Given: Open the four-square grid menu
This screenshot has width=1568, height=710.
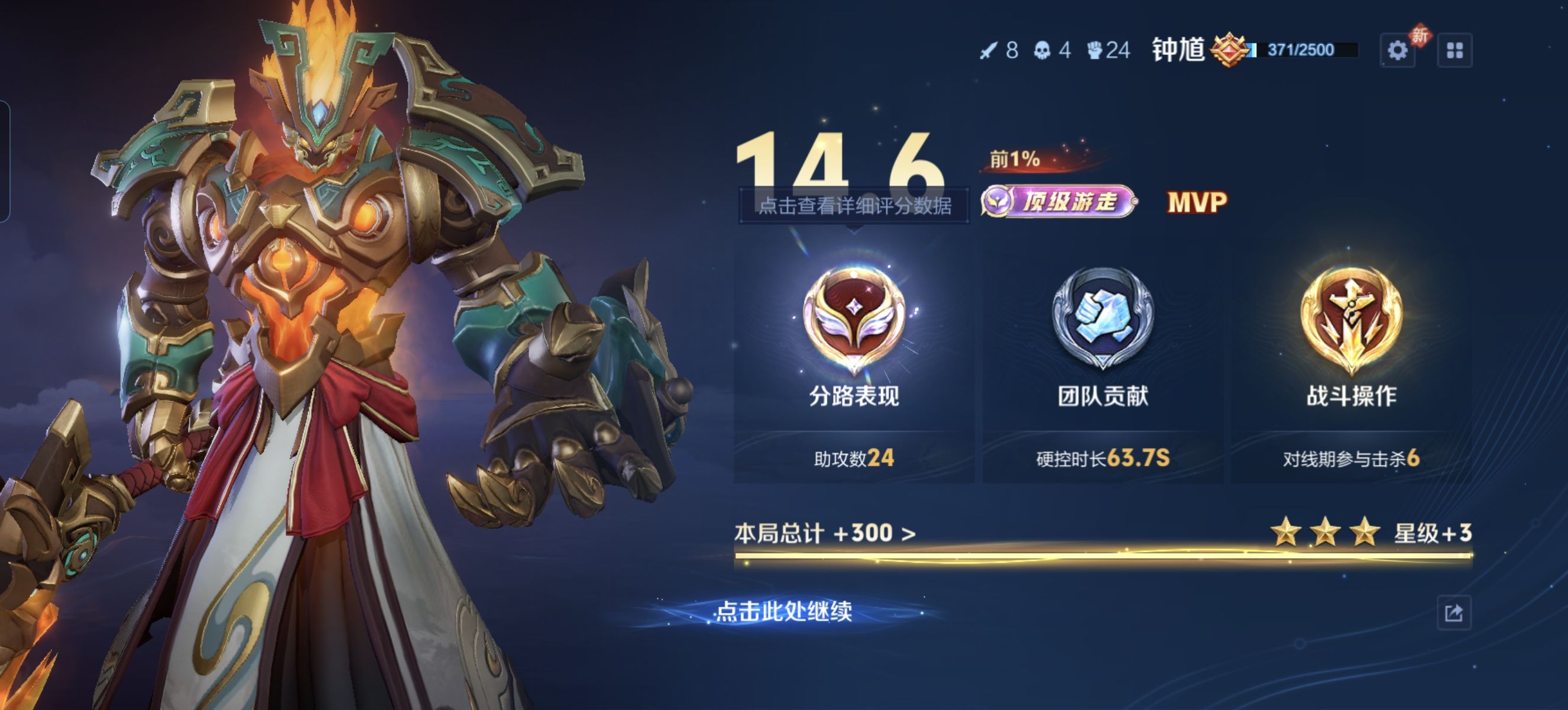Looking at the screenshot, I should tap(1454, 50).
